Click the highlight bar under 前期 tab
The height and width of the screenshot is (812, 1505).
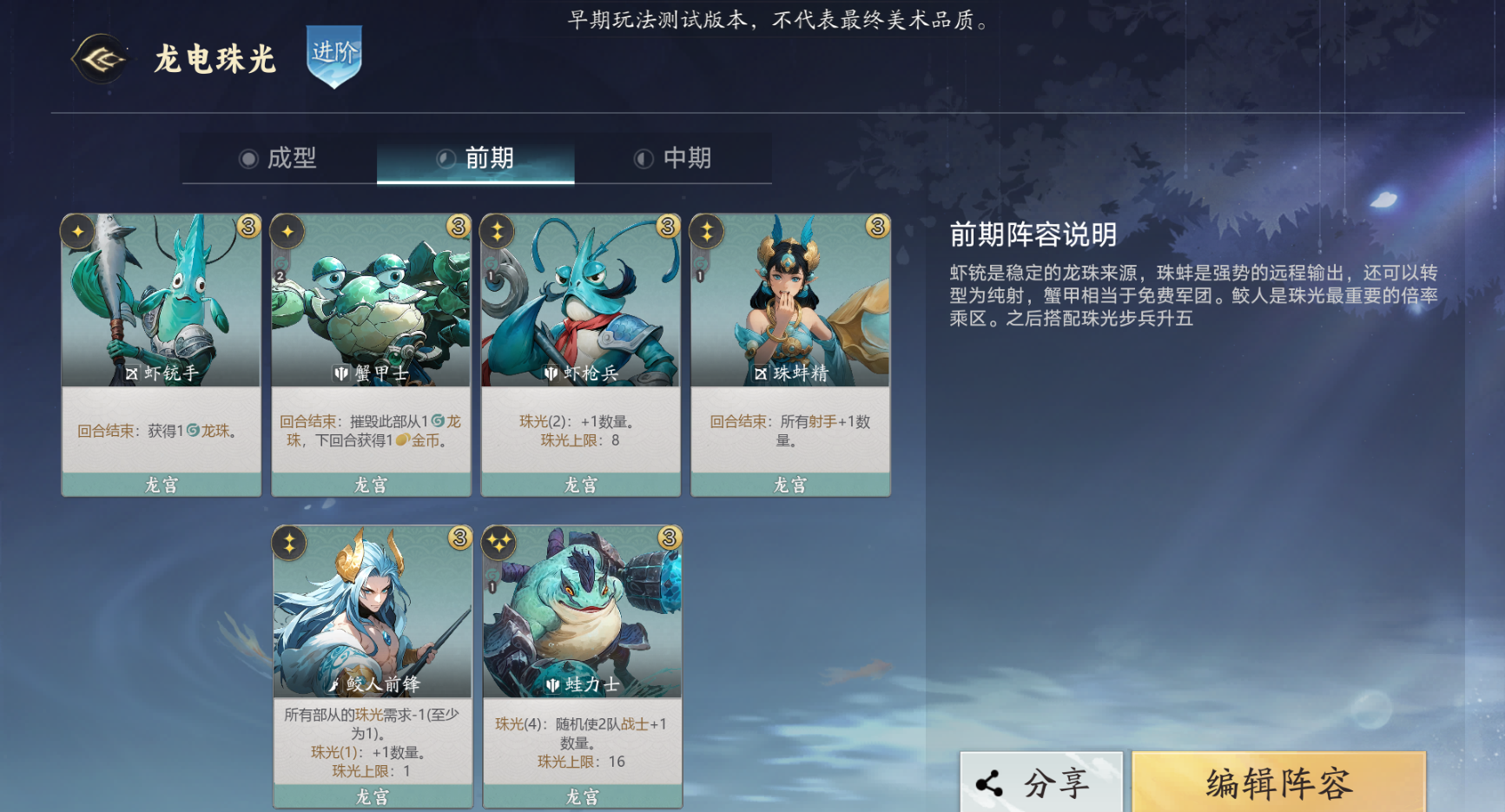click(x=476, y=183)
